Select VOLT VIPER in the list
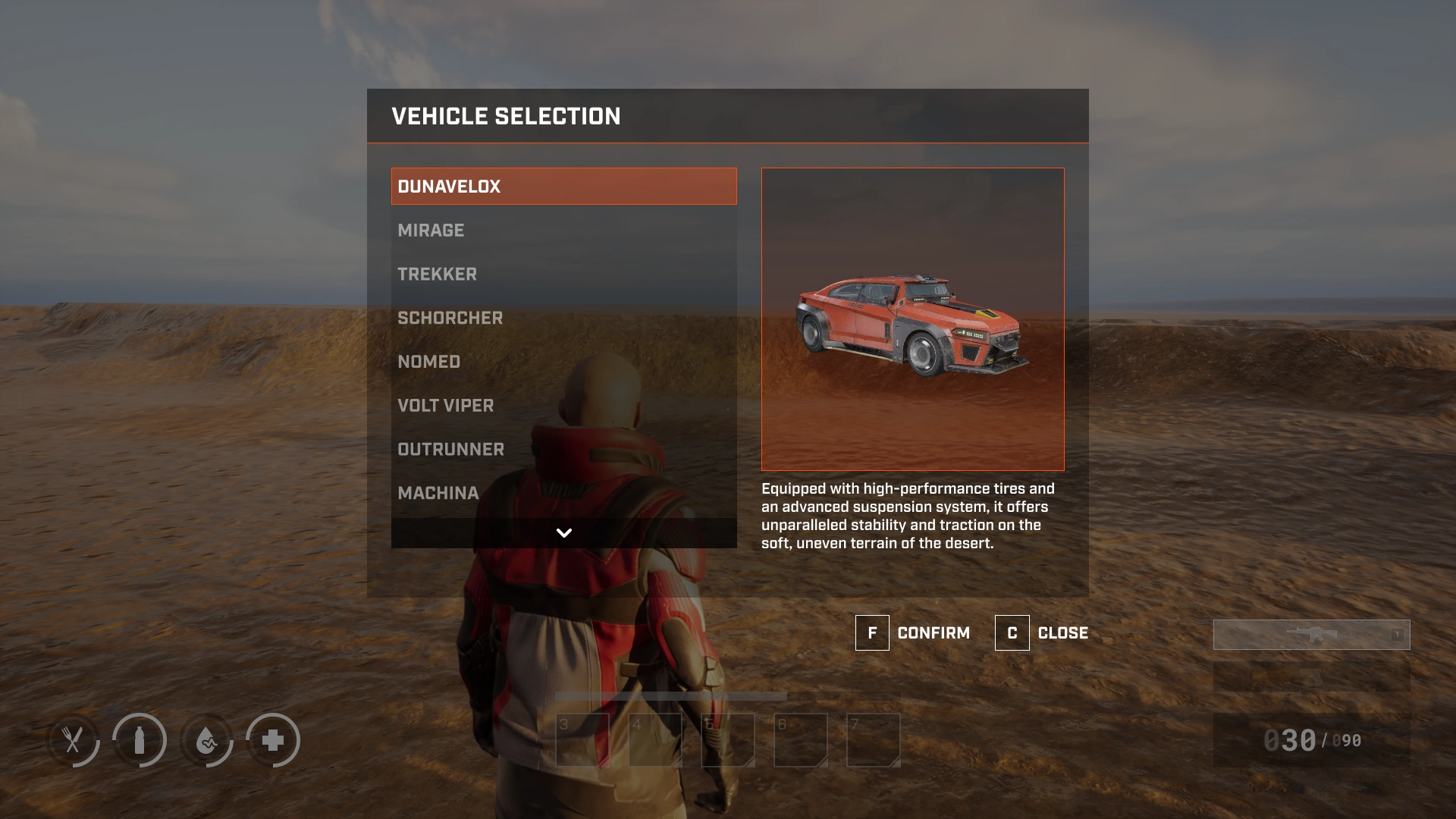 click(x=563, y=406)
